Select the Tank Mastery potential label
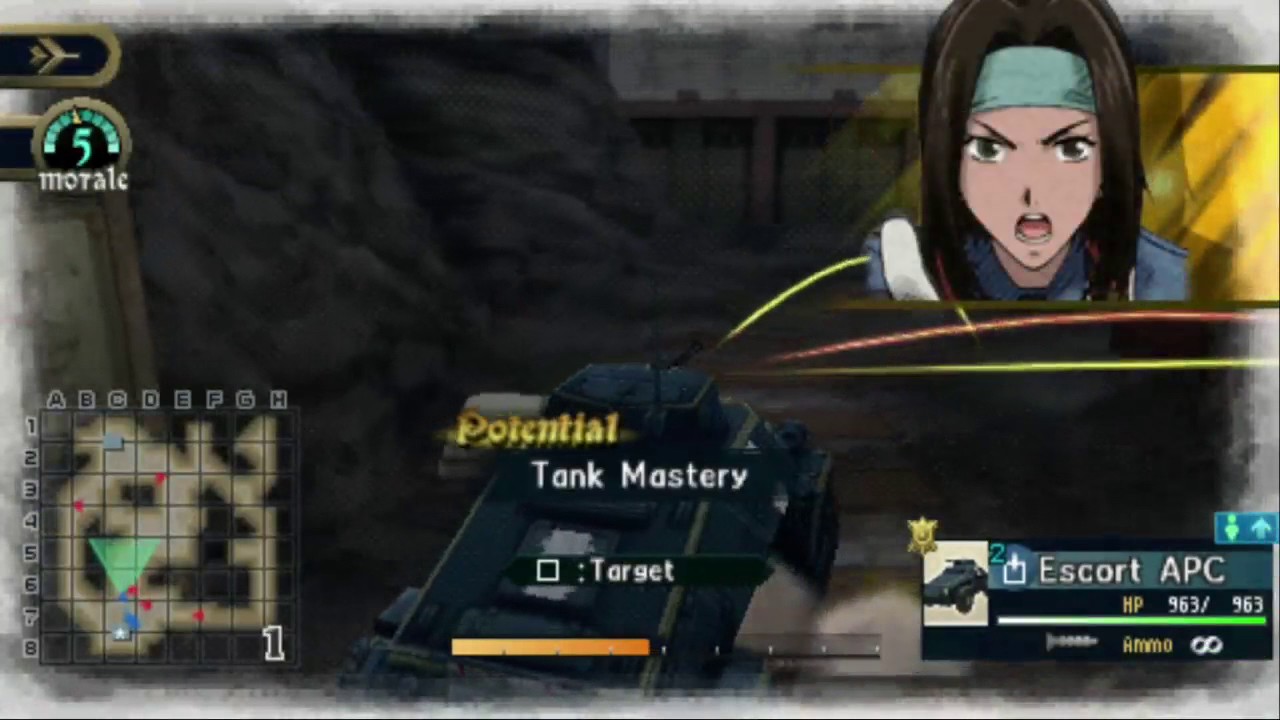This screenshot has height=720, width=1280. coord(640,476)
